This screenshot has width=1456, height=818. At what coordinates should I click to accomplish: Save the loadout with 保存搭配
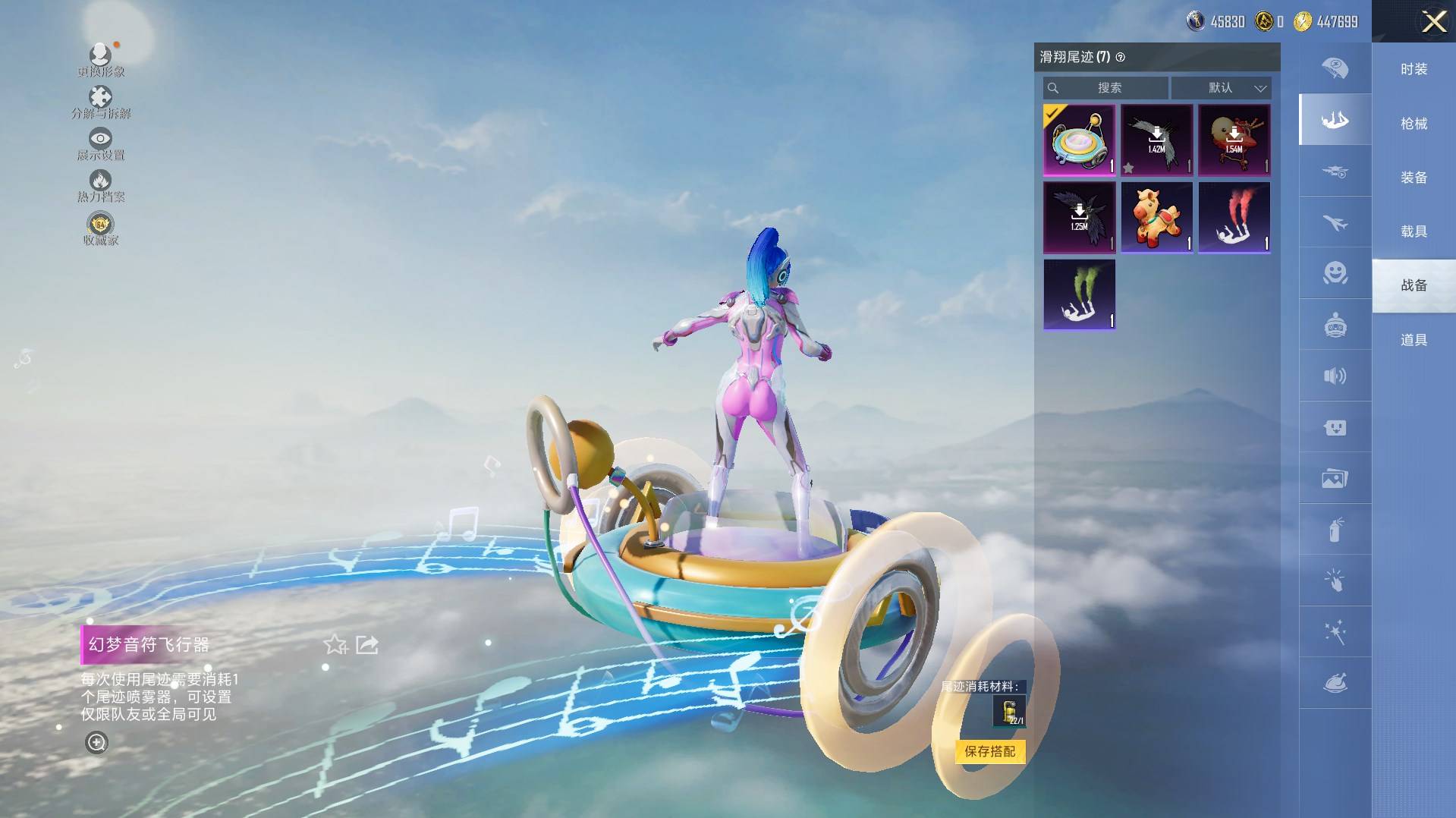coord(989,751)
